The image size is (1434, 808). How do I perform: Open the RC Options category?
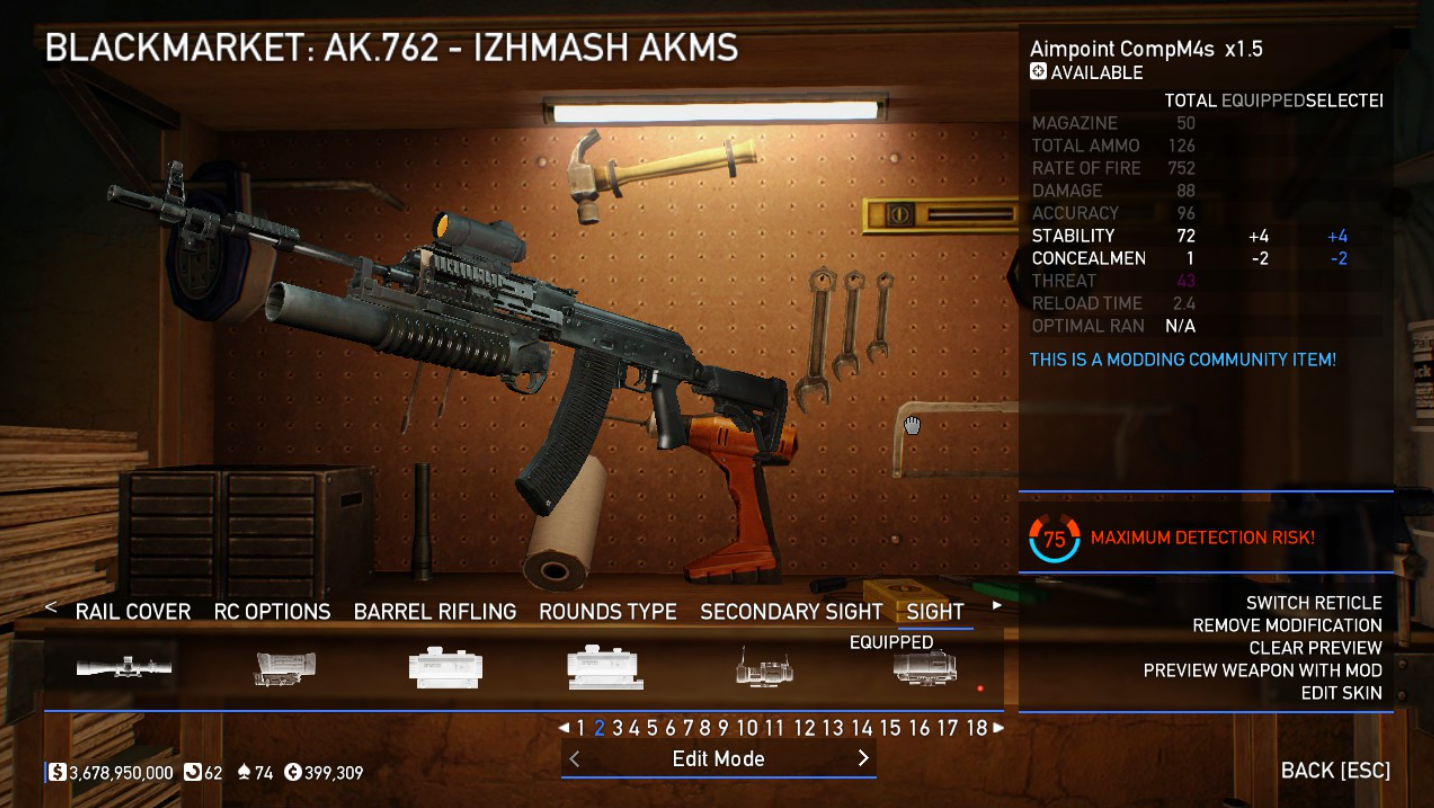pos(272,612)
